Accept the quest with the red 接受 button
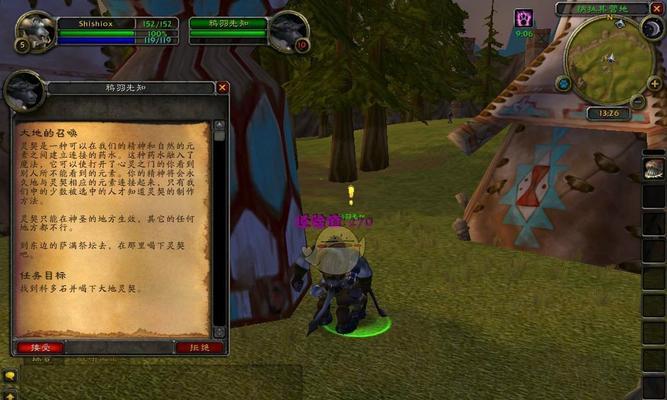 [40, 347]
